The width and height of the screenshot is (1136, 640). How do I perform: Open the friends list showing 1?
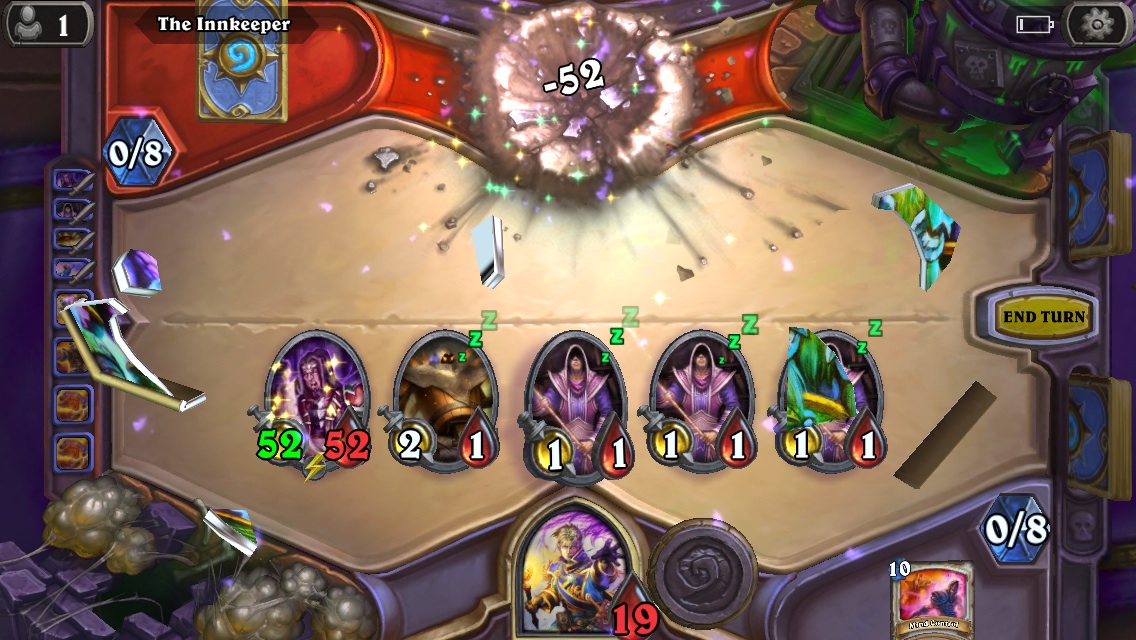click(48, 23)
